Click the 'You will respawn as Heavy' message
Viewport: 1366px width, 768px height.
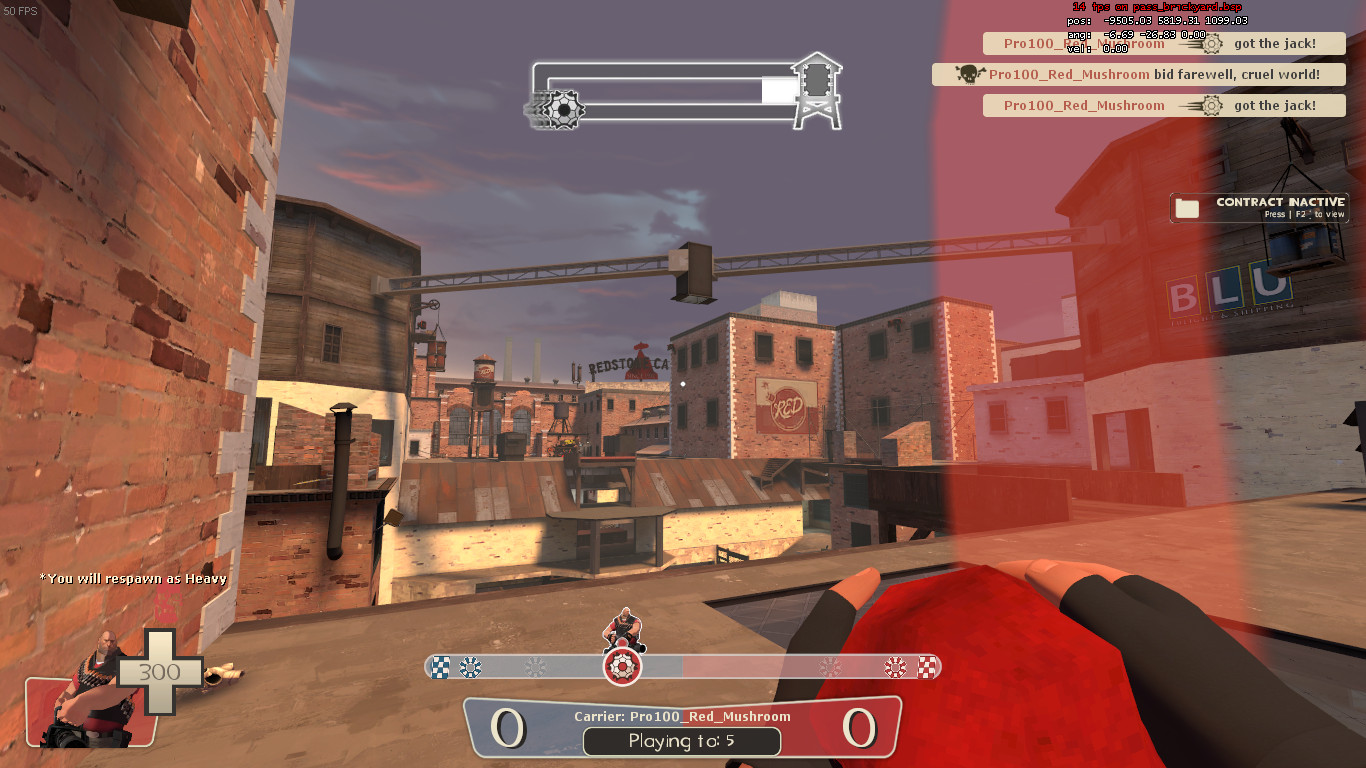click(x=134, y=578)
